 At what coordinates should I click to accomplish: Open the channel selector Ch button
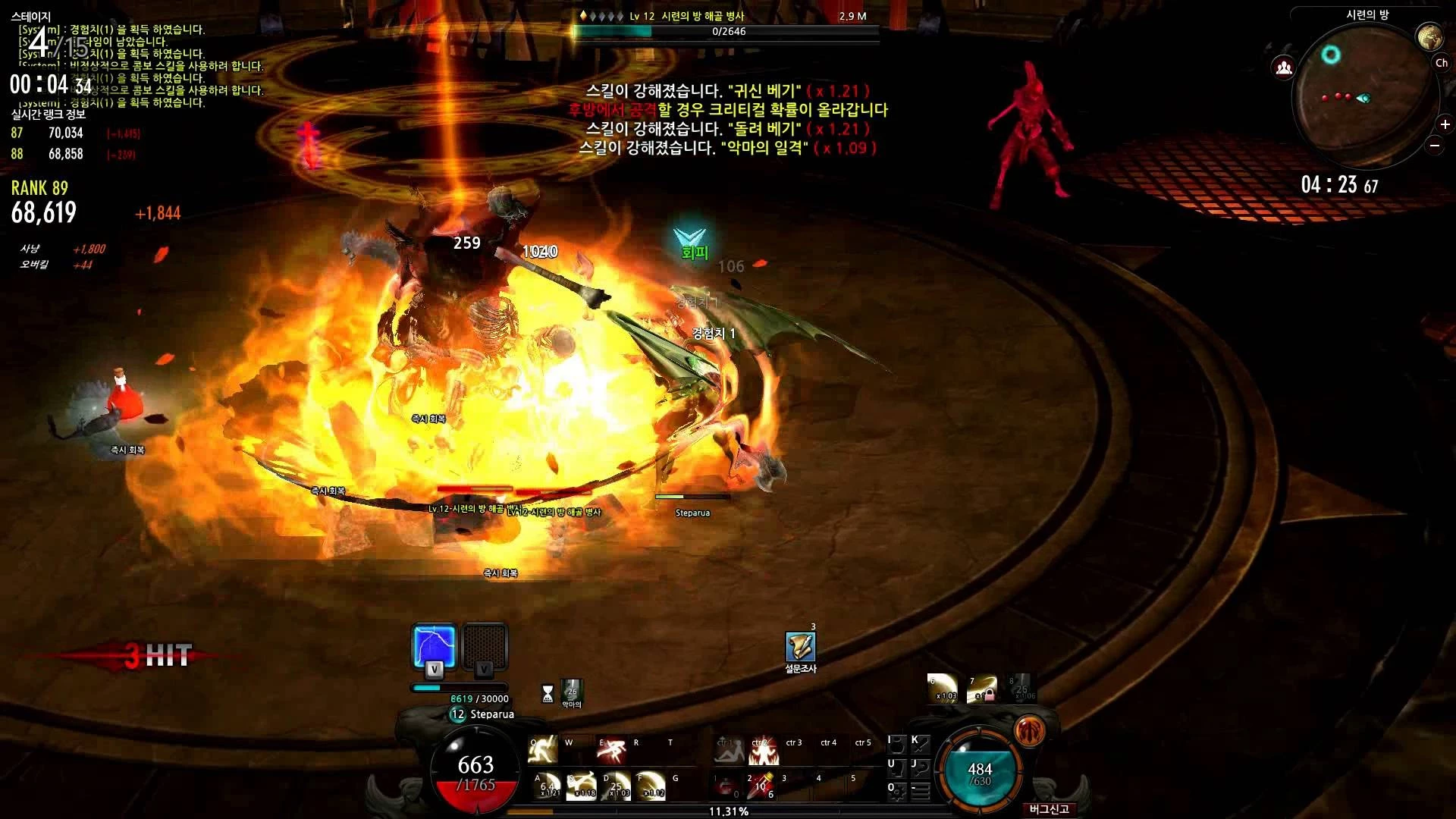[1441, 64]
